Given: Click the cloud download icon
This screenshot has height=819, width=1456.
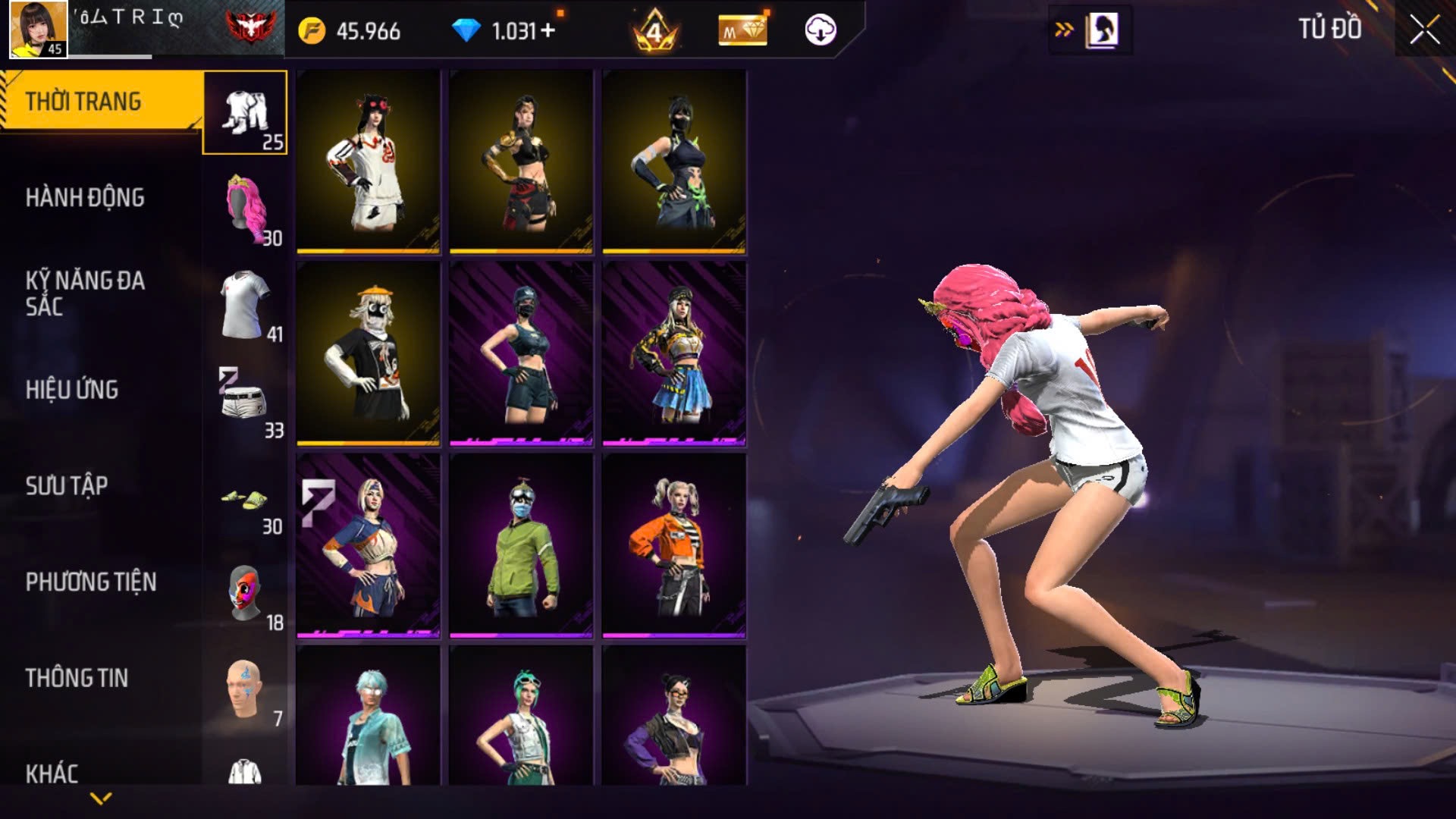Looking at the screenshot, I should 820,30.
